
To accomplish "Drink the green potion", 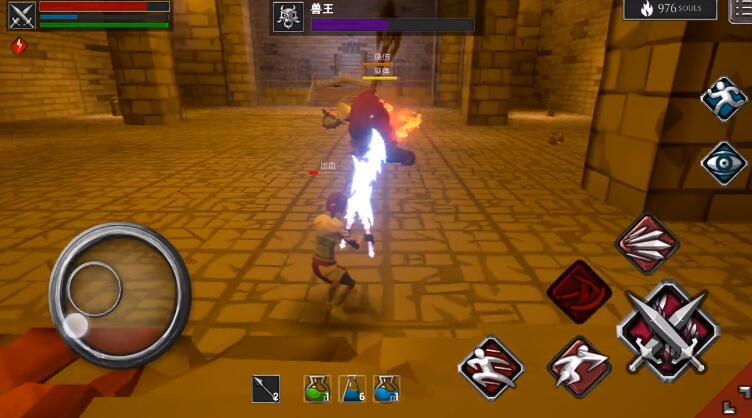I will [x=317, y=389].
